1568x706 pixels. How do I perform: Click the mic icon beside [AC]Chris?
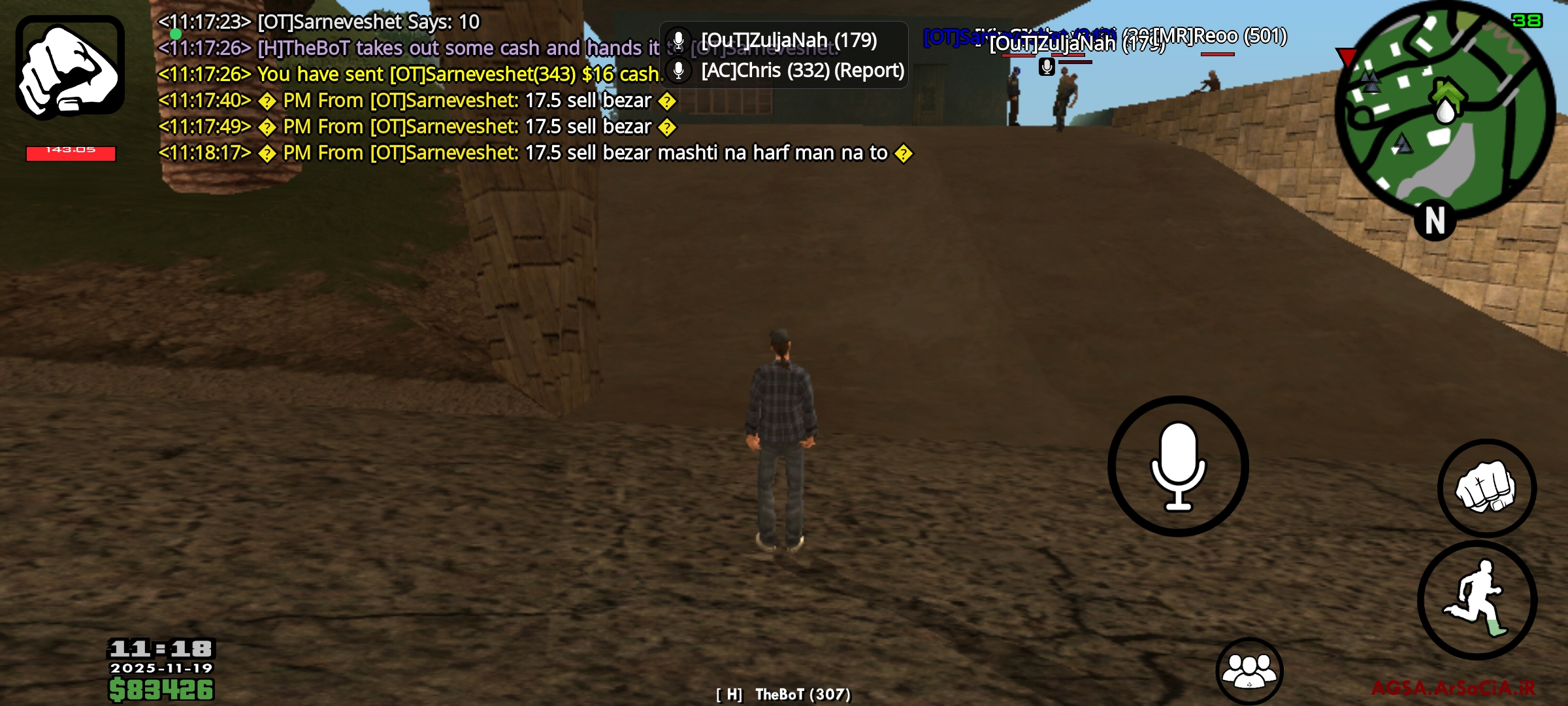680,72
